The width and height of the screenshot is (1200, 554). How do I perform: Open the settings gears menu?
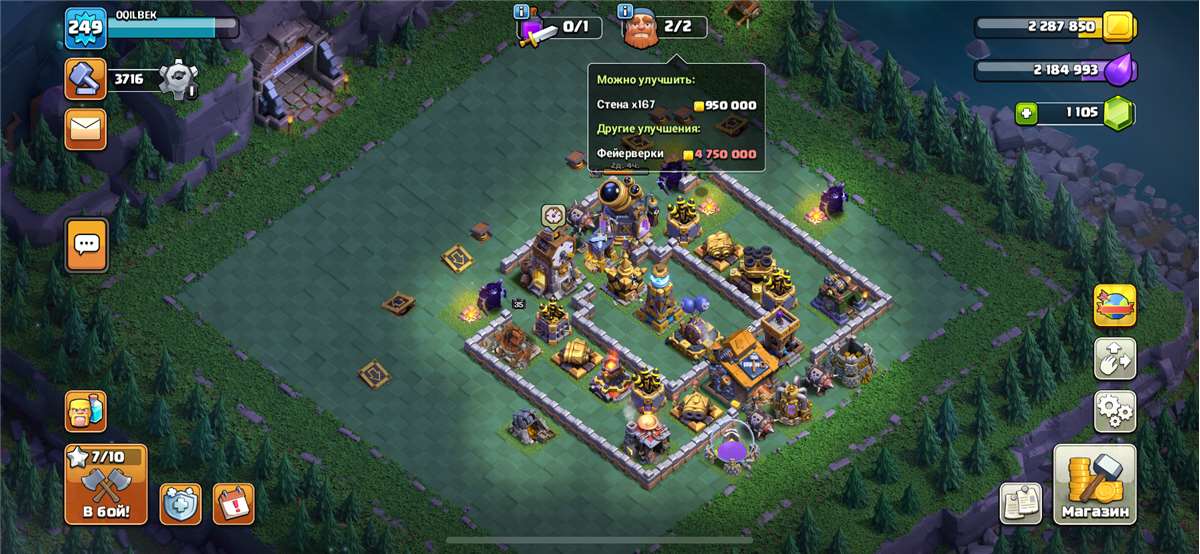pyautogui.click(x=1115, y=410)
